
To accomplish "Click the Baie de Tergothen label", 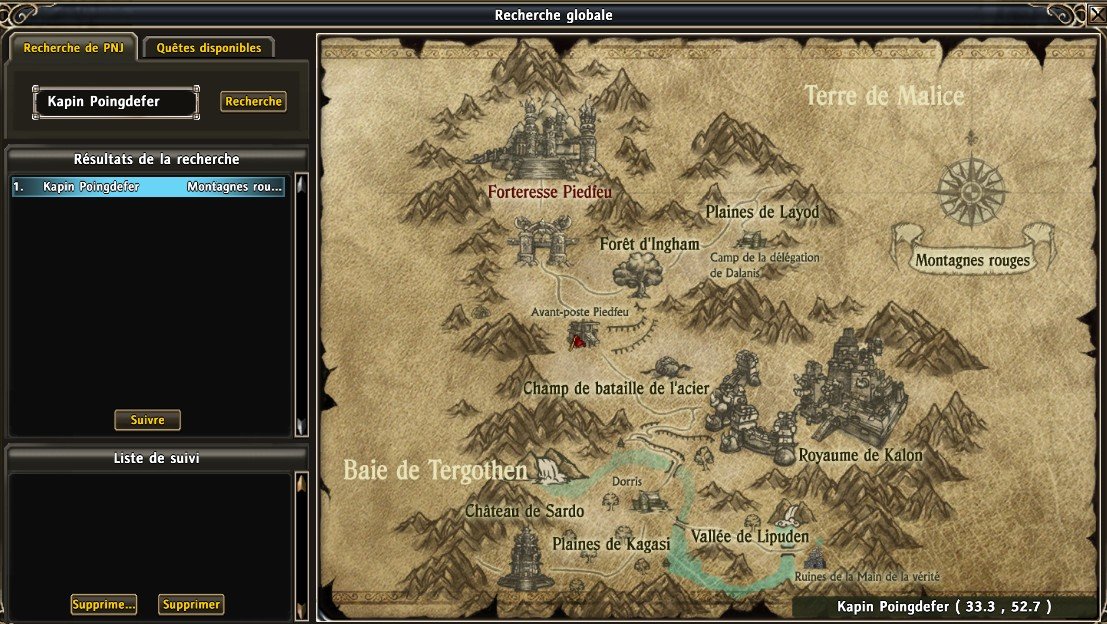I will [x=435, y=470].
